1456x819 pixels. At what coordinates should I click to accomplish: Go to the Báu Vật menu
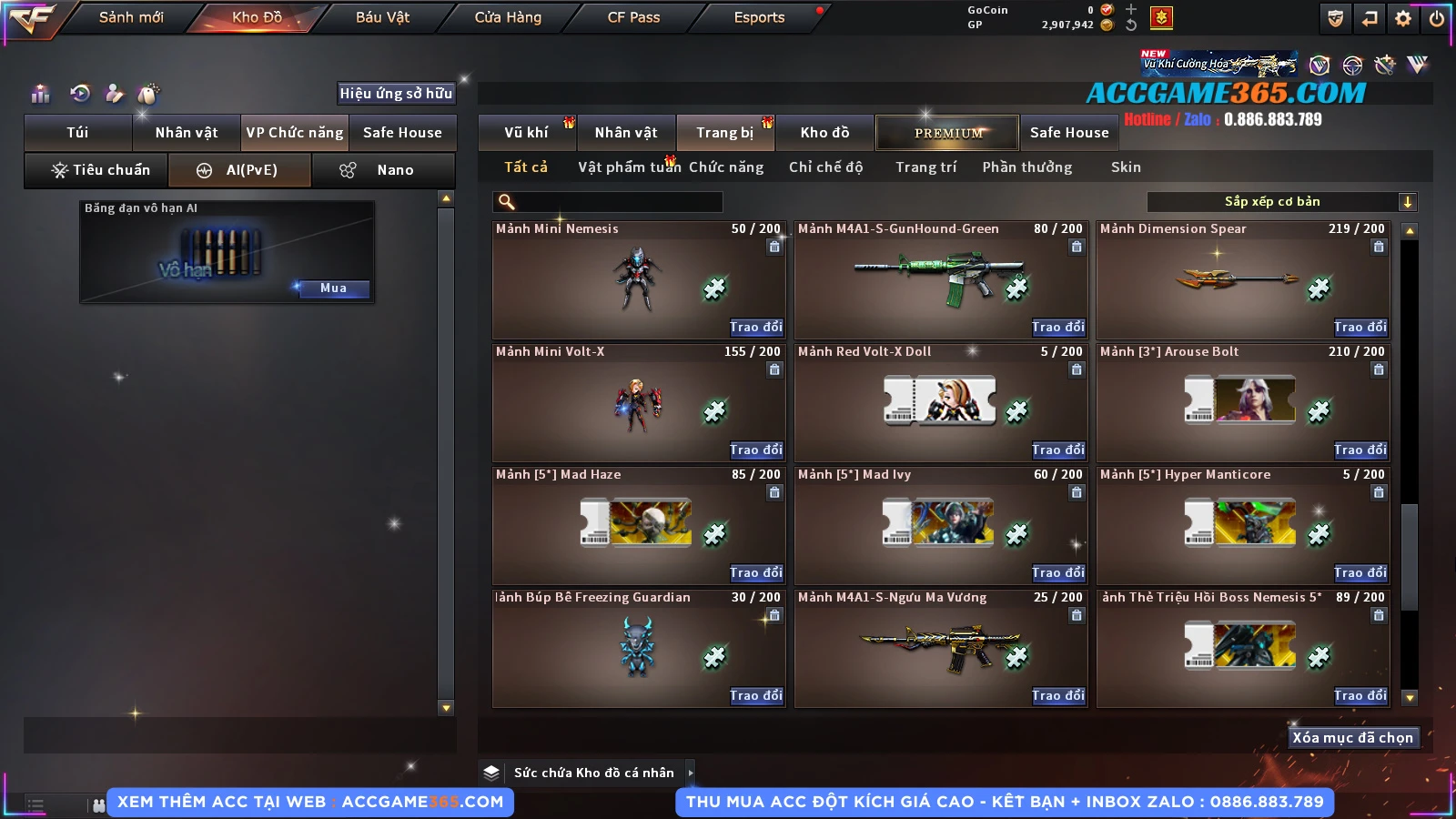click(382, 17)
